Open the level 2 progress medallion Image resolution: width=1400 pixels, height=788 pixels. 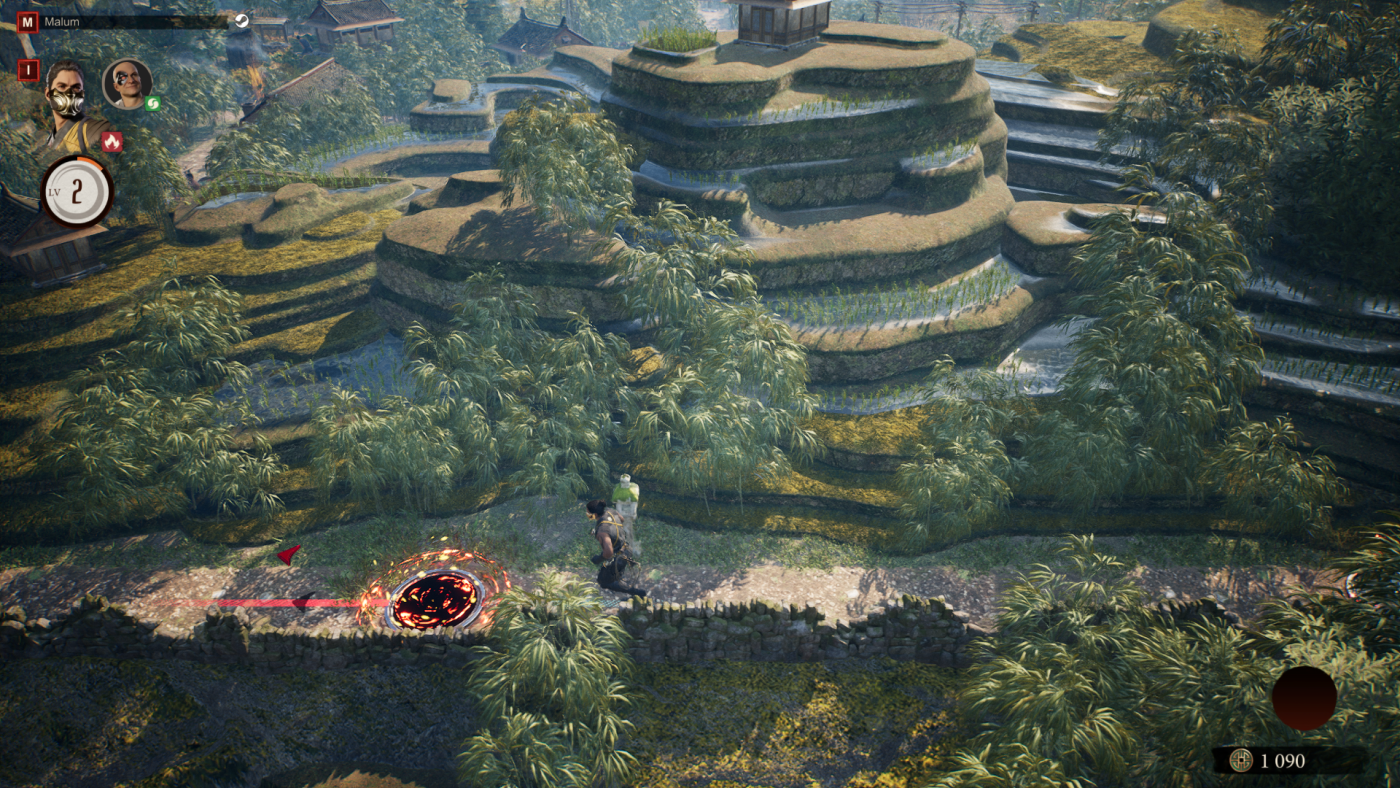[x=77, y=191]
